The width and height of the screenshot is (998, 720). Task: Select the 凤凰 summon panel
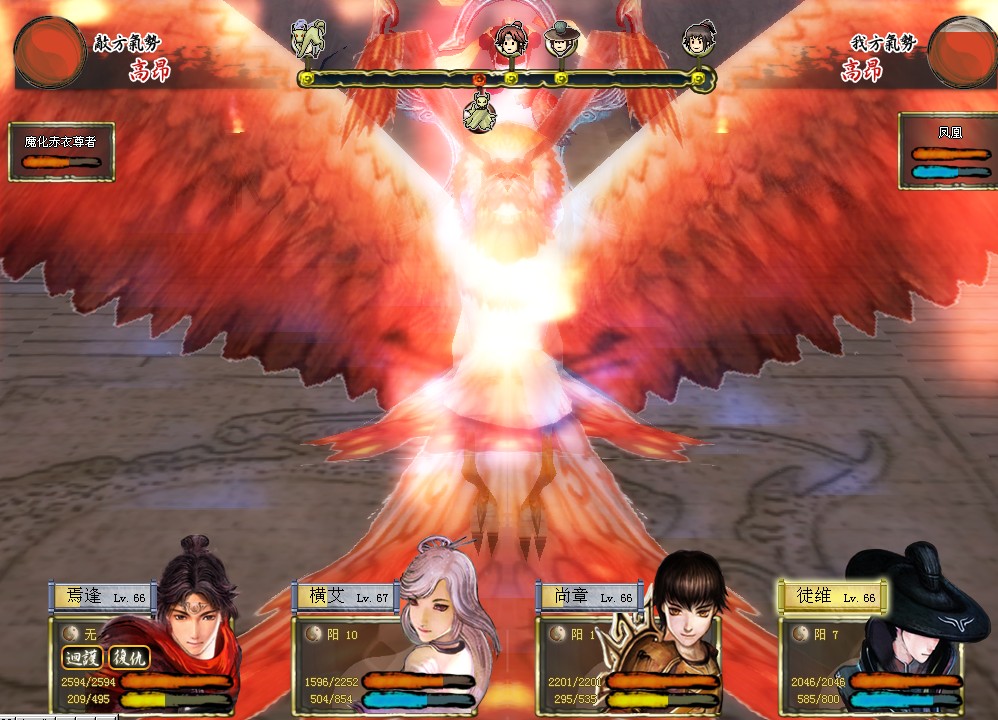click(x=946, y=151)
